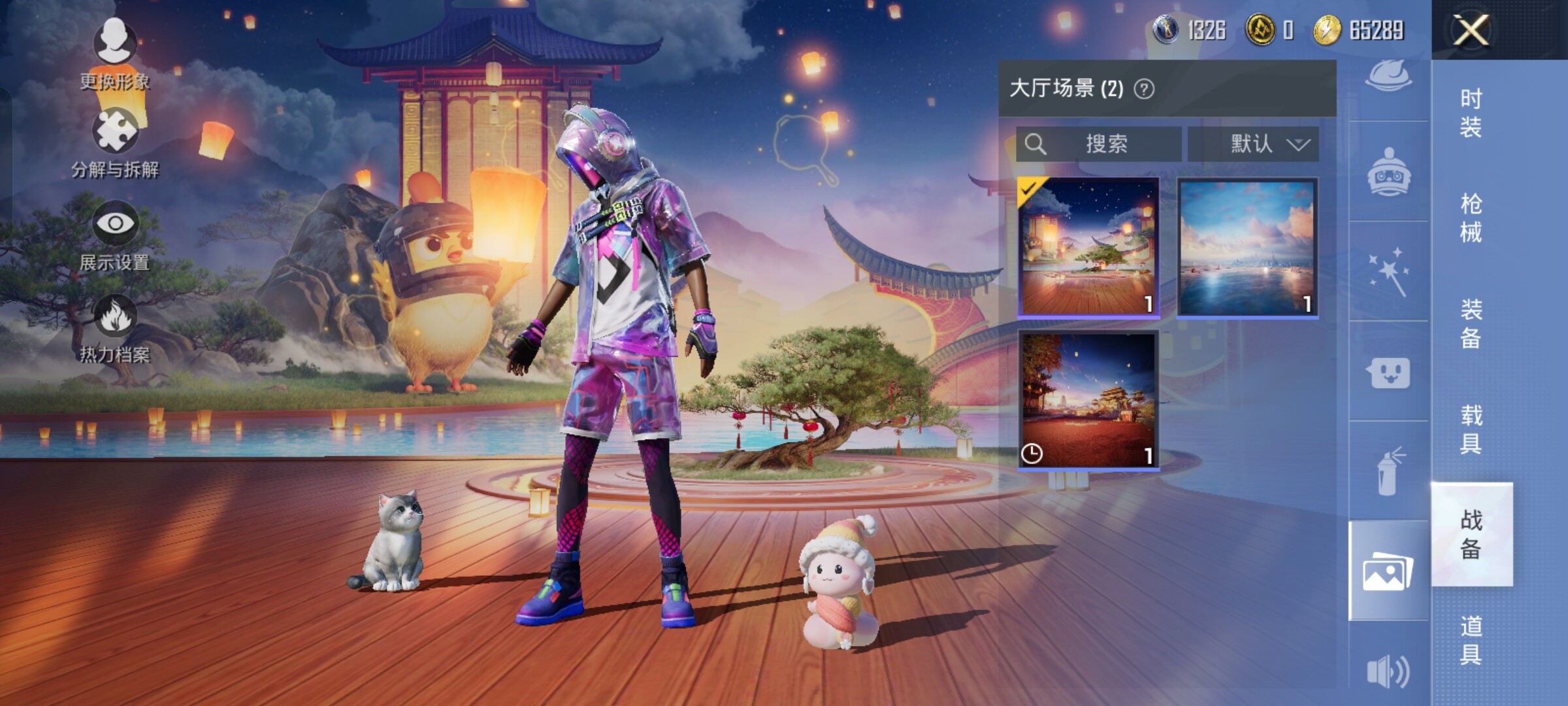Choose the blue sky ocean lobby scene

[x=1247, y=247]
